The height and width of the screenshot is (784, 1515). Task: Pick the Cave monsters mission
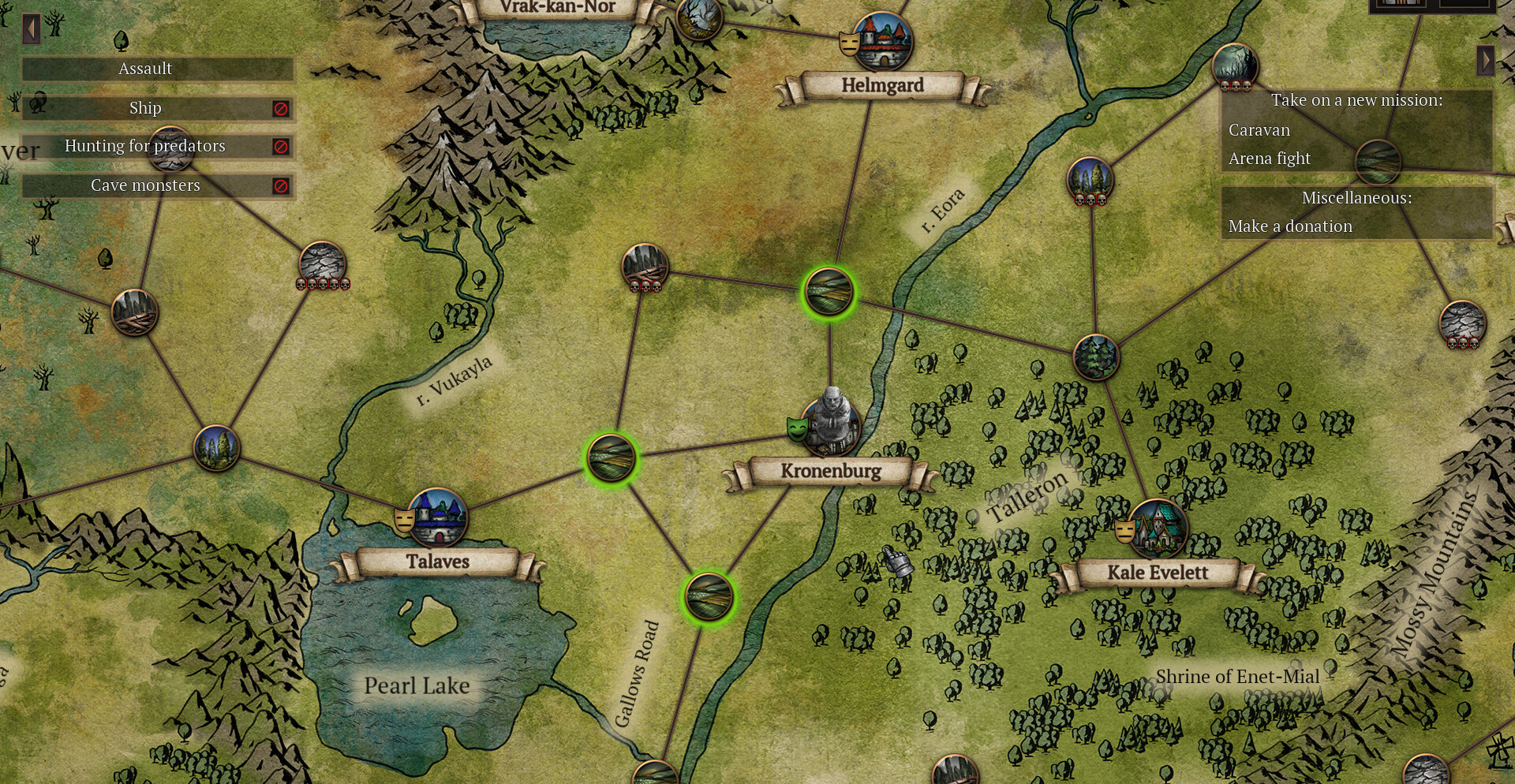pos(145,185)
